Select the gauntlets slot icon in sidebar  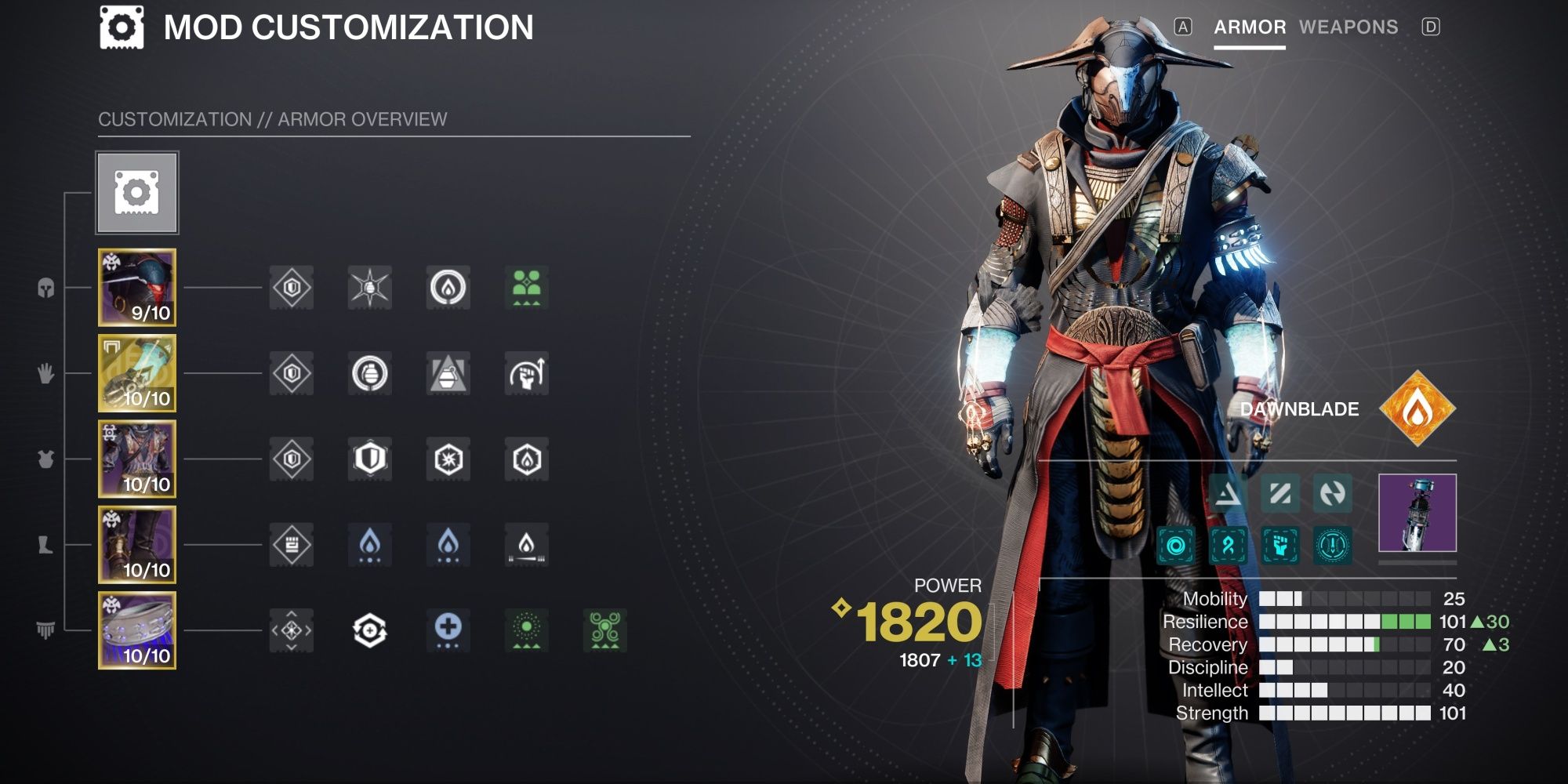pos(45,375)
